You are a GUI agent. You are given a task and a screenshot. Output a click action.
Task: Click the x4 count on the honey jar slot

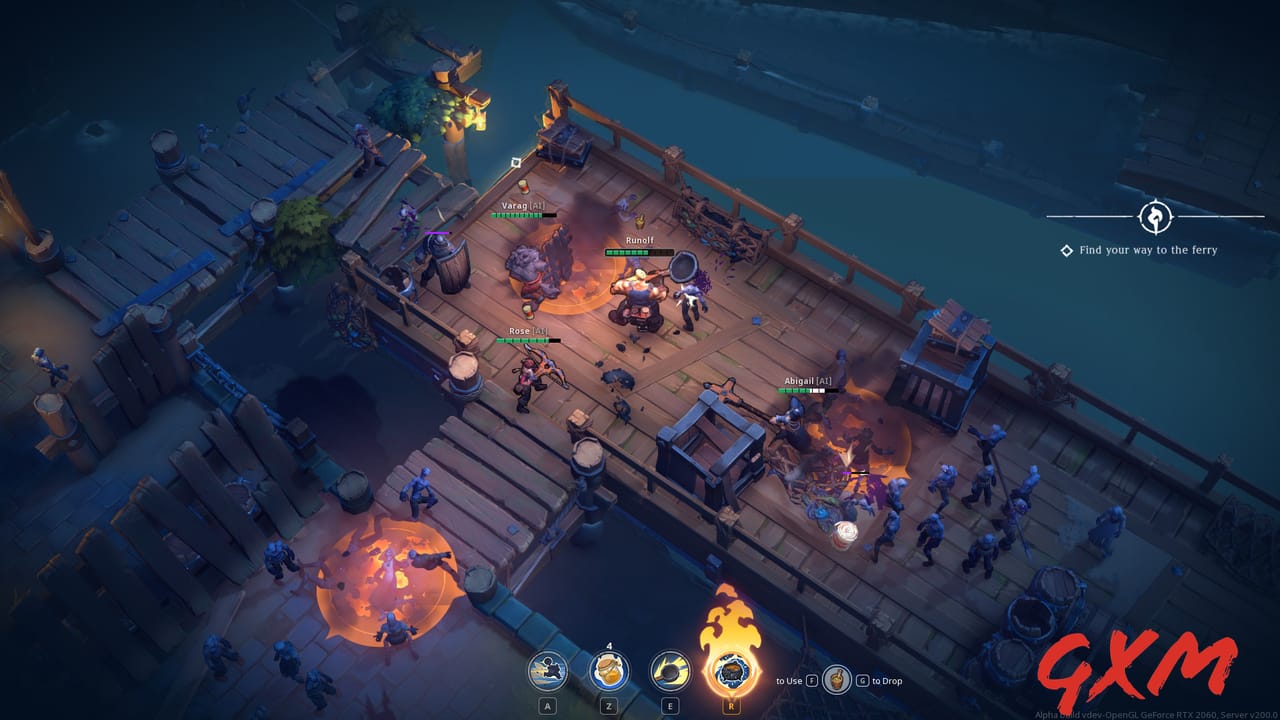pyautogui.click(x=609, y=645)
